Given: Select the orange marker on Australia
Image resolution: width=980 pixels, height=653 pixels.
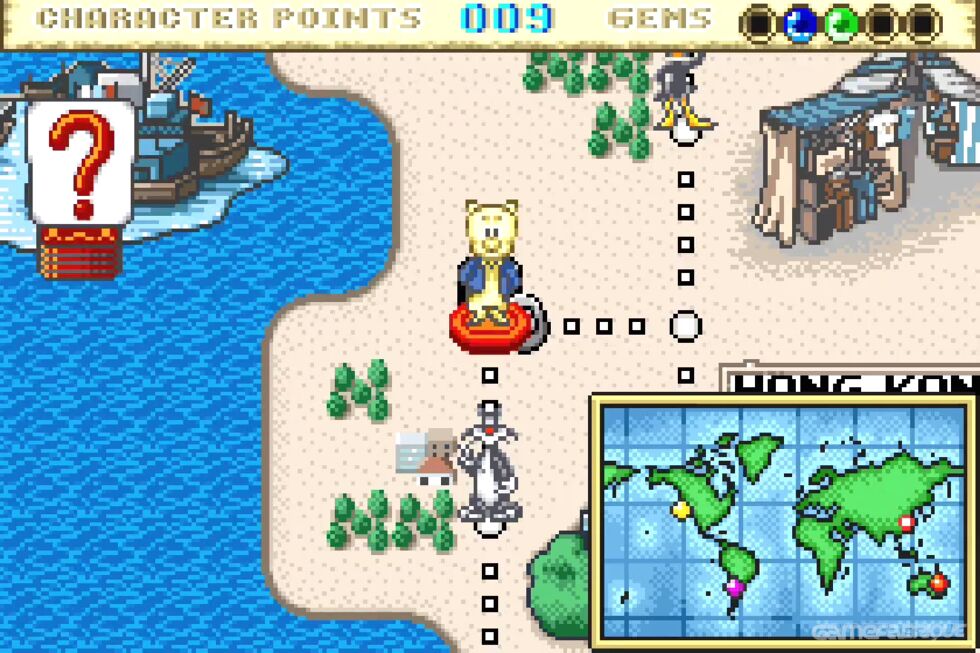Looking at the screenshot, I should coord(938,582).
